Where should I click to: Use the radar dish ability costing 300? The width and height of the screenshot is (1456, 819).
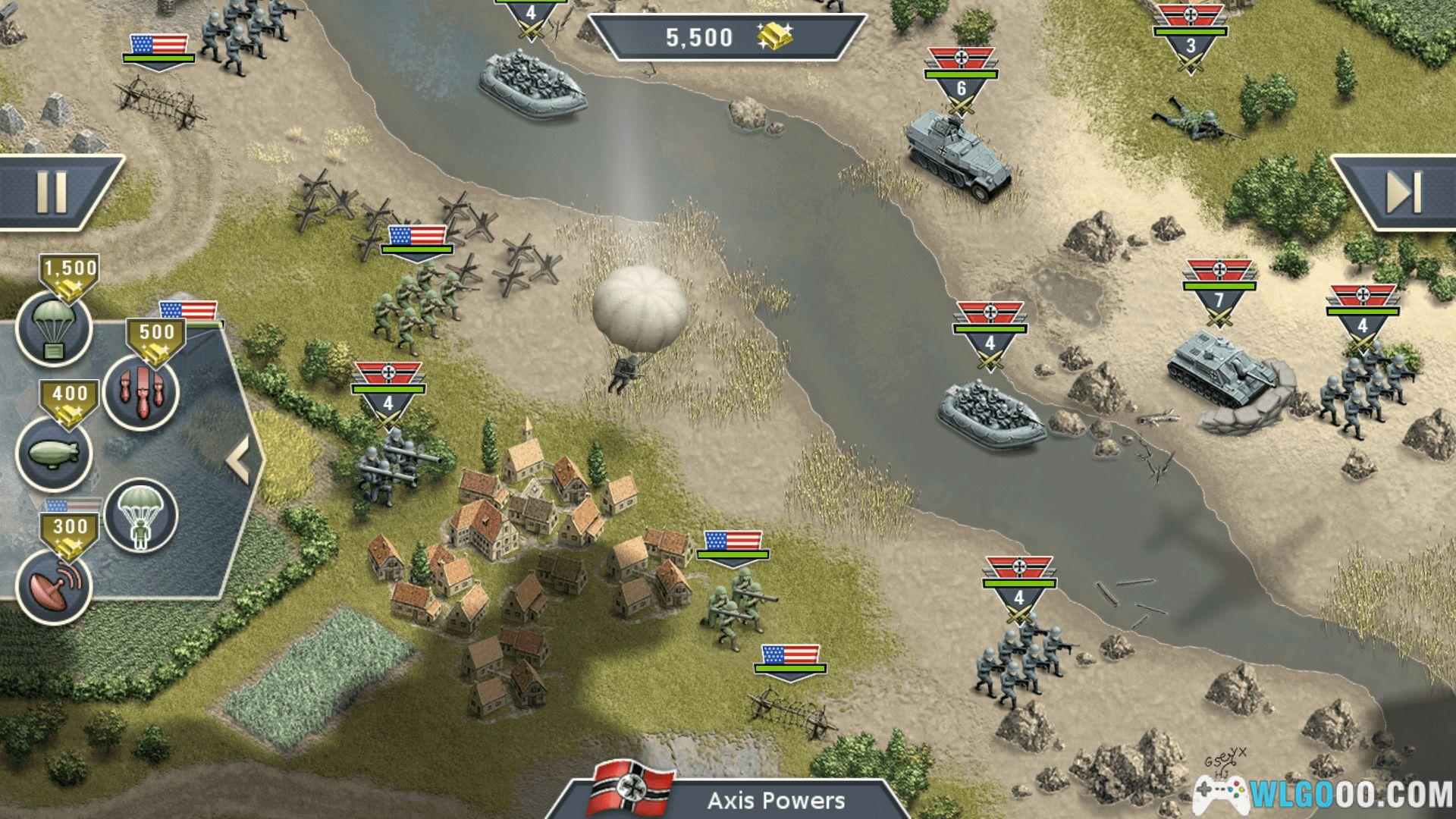pos(53,585)
